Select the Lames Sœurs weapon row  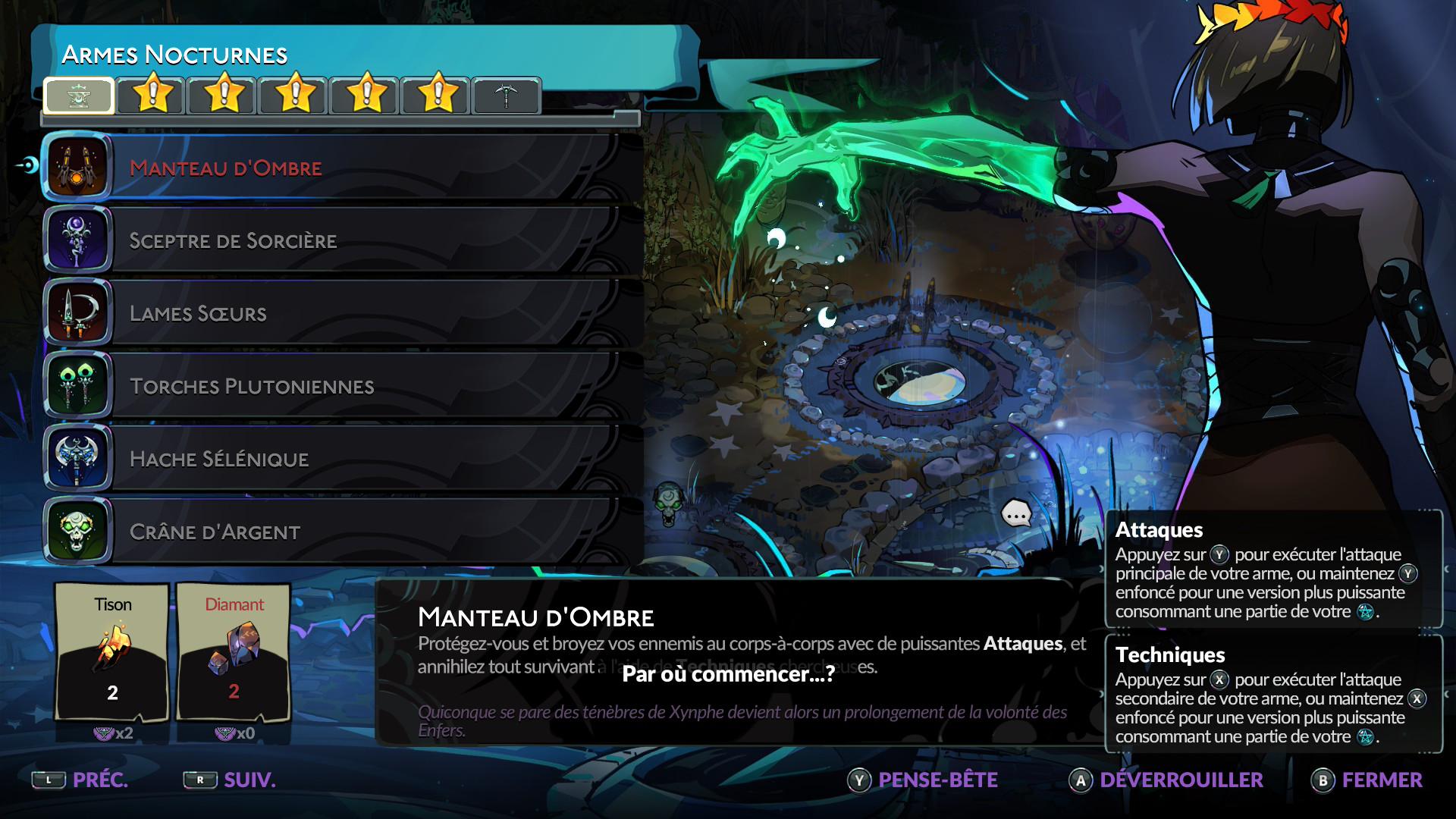coord(341,313)
